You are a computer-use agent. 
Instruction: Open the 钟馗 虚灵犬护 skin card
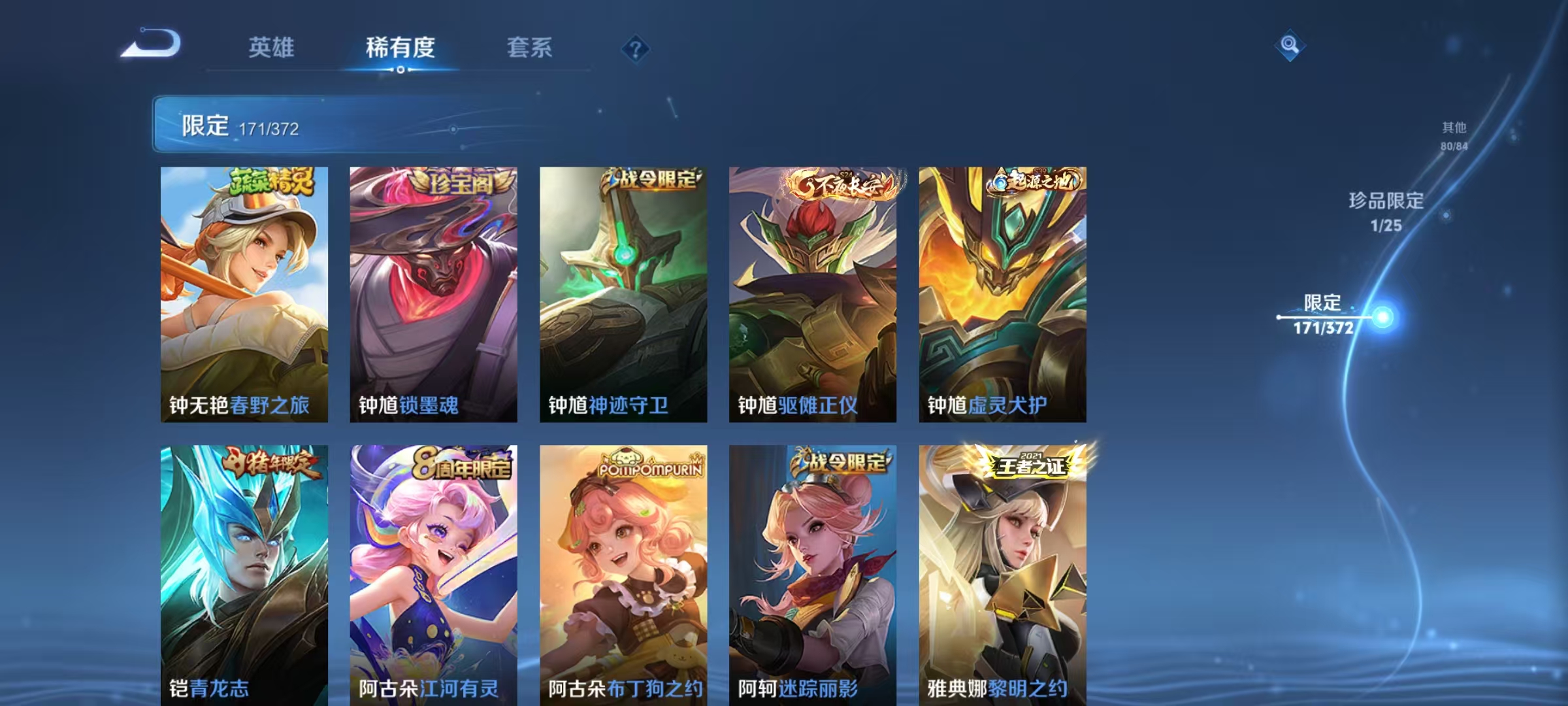click(1002, 294)
